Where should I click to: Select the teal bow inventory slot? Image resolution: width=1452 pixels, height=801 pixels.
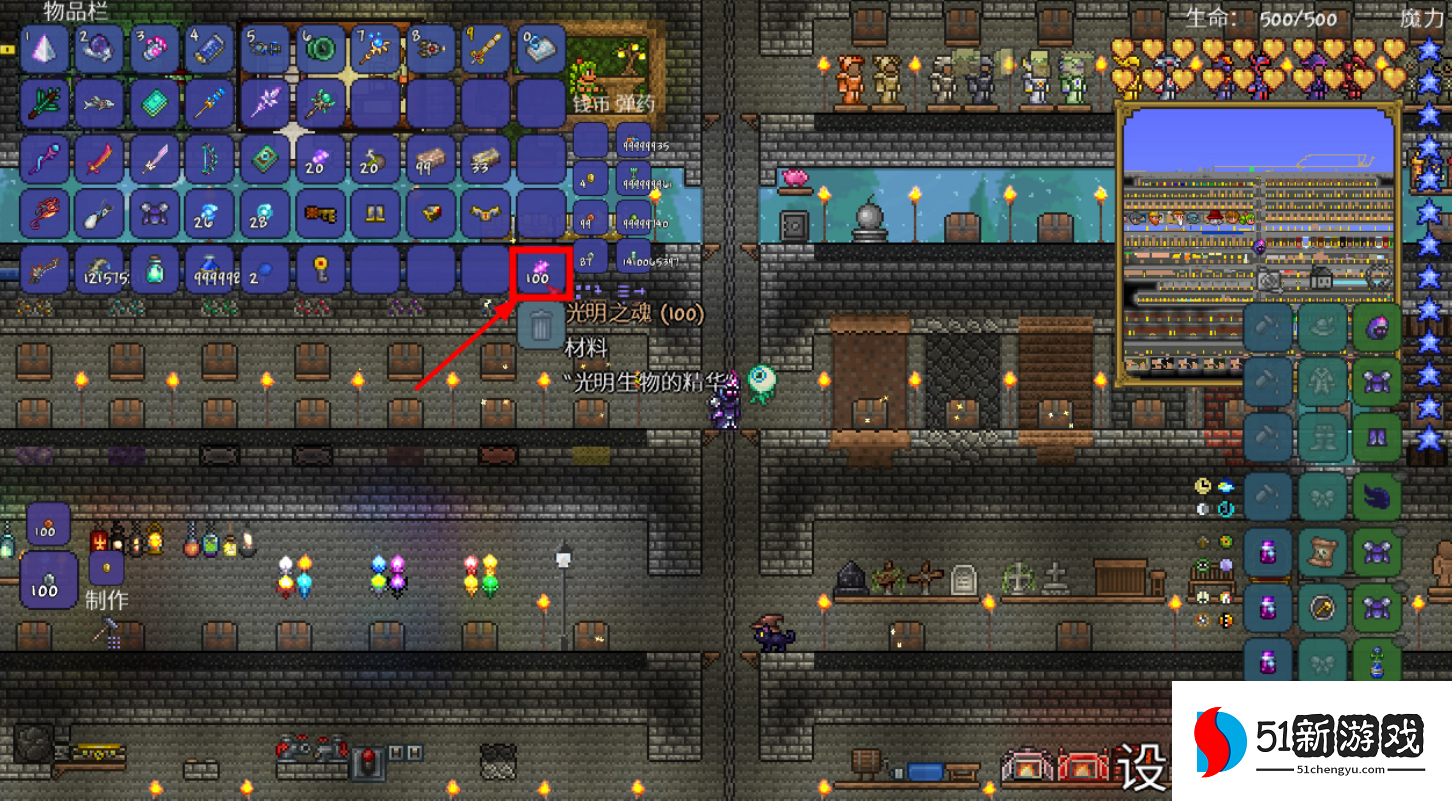pyautogui.click(x=210, y=159)
